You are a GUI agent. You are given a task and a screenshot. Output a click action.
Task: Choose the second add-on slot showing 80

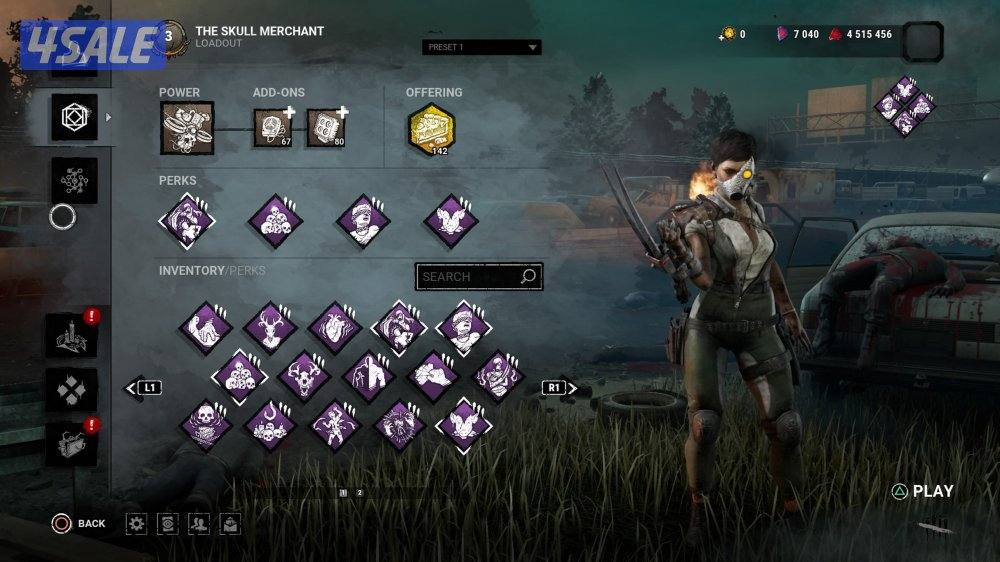click(324, 128)
